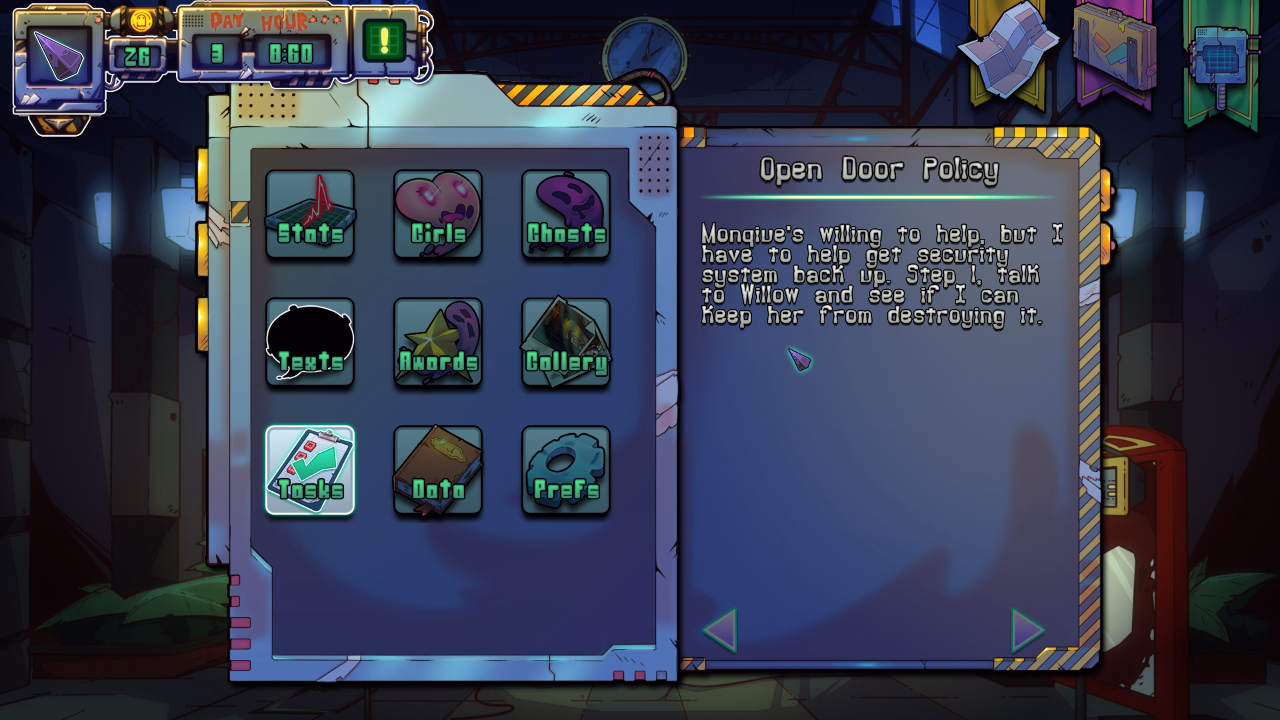Open the Stats menu tile
The image size is (1280, 720).
pos(310,214)
